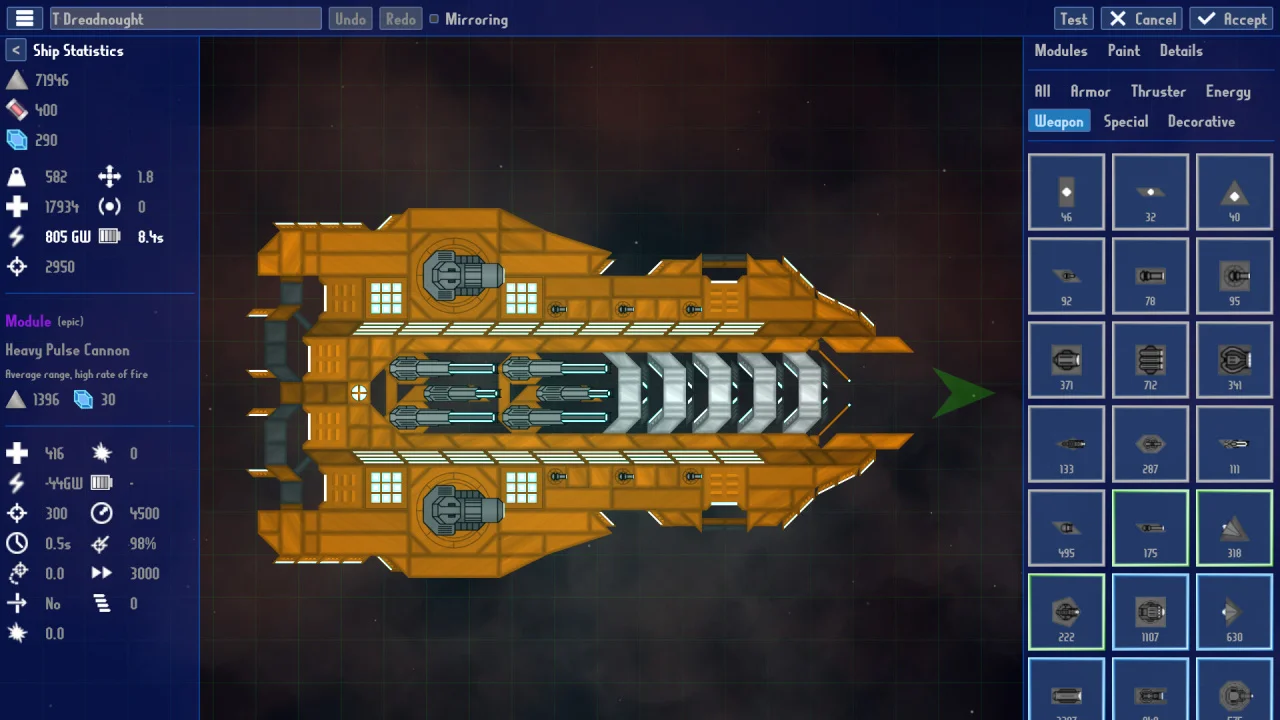Toggle the Mirroring checkbox
The width and height of the screenshot is (1280, 720).
click(434, 19)
